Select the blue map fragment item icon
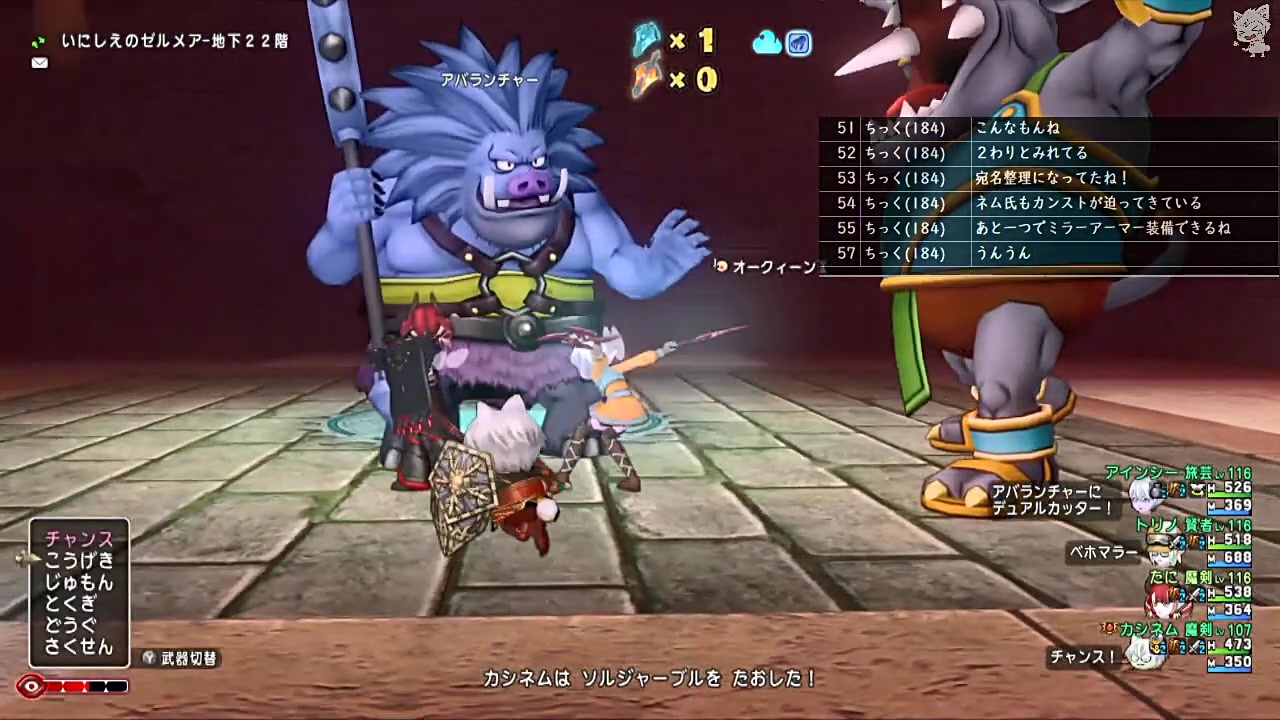Image resolution: width=1280 pixels, height=720 pixels. 646,41
